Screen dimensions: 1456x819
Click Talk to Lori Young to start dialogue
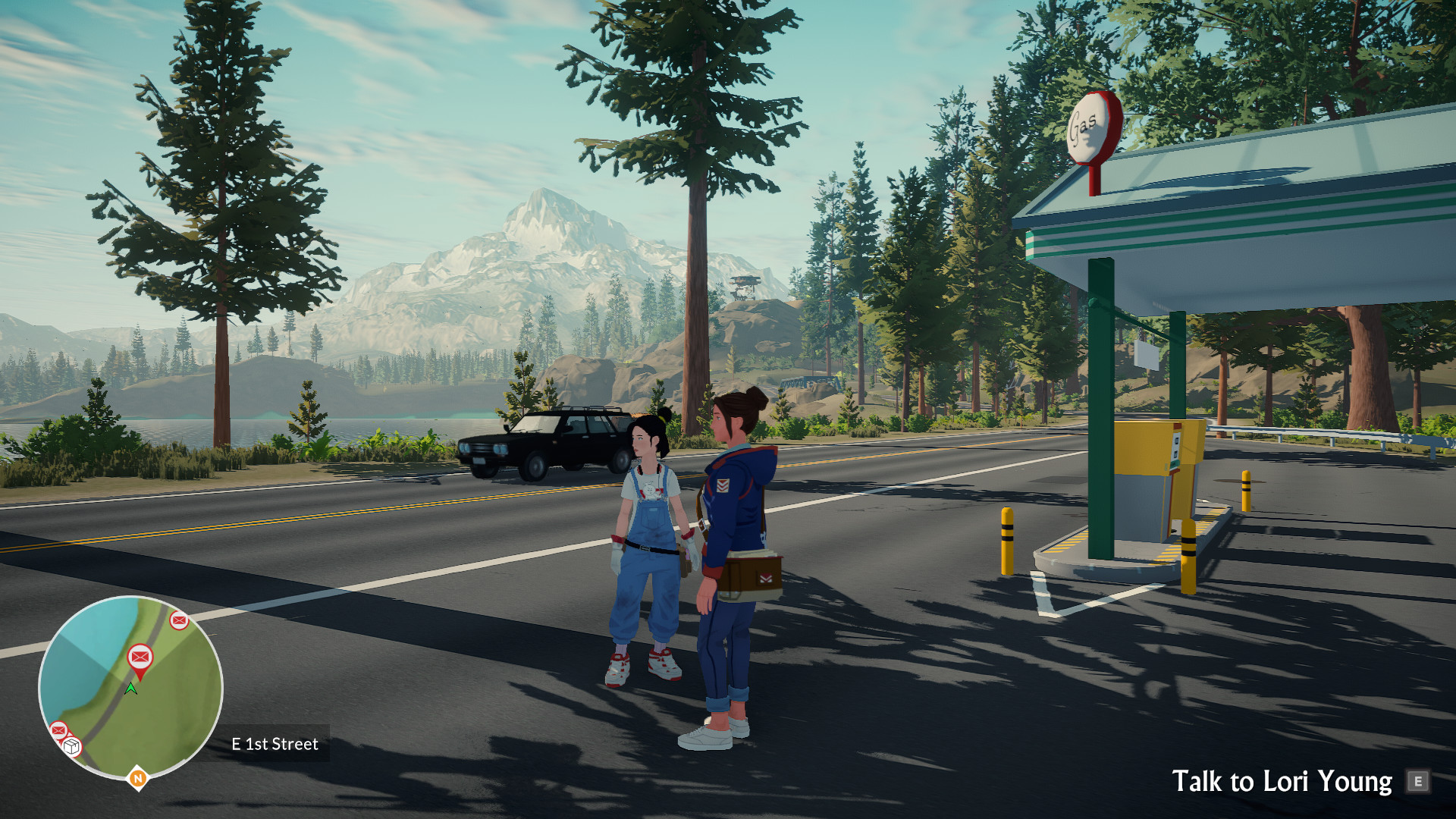1282,780
